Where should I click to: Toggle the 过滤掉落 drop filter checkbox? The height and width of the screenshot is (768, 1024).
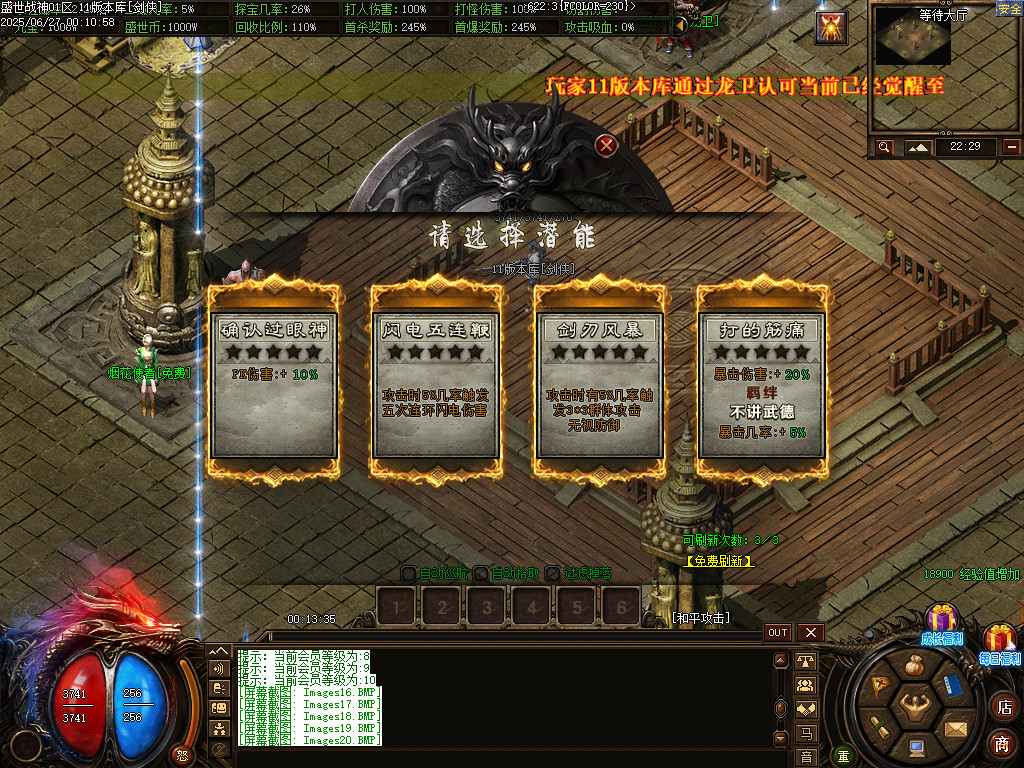pos(553,574)
